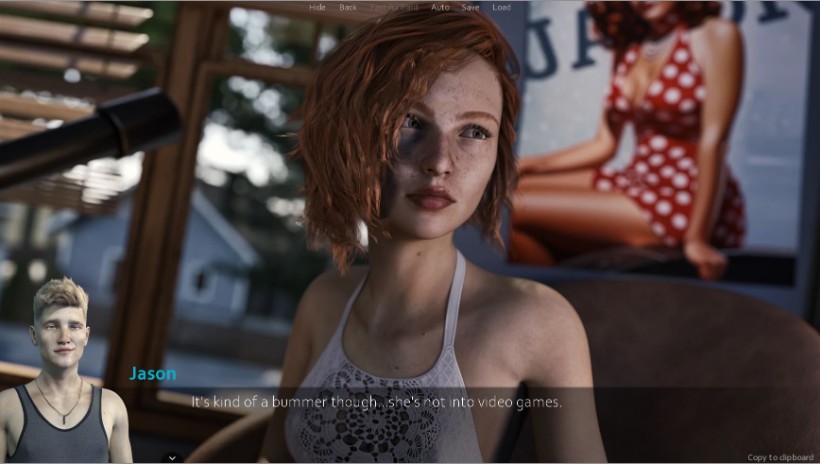This screenshot has height=464, width=820.
Task: Copy dialogue text to clipboard
Action: (780, 457)
